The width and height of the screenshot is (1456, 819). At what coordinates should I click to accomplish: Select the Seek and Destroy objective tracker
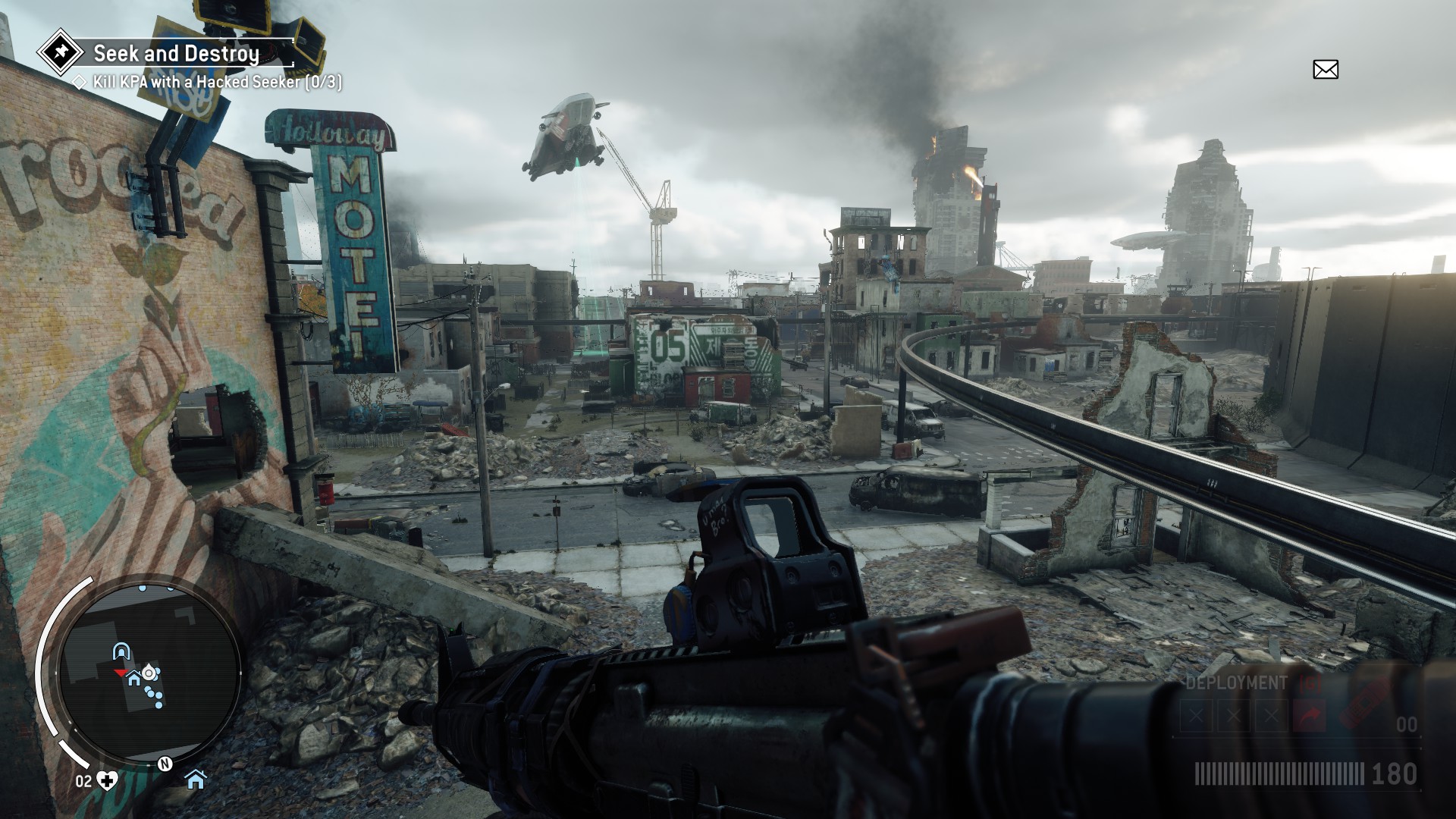coord(176,53)
